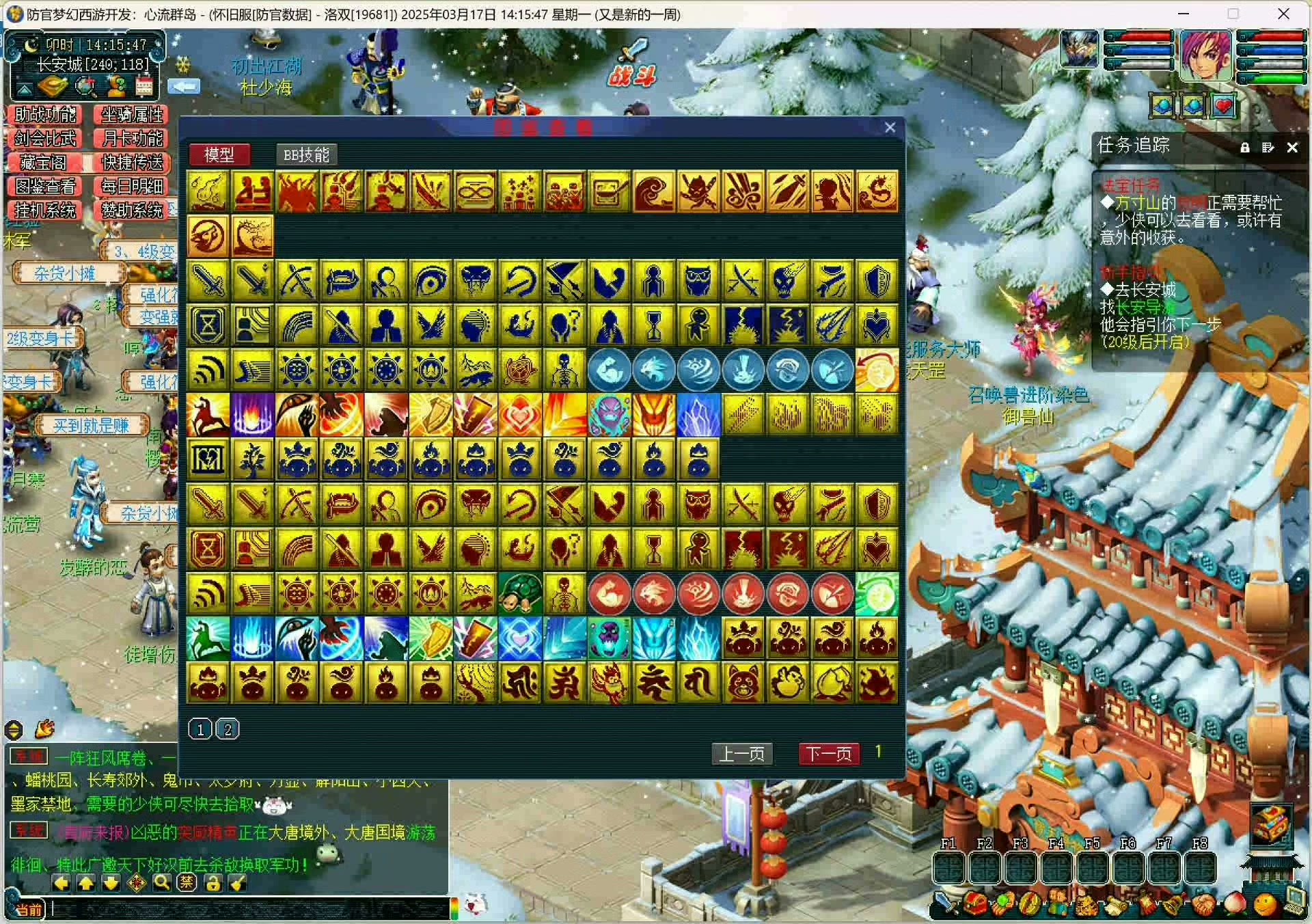Go to next page with 下一页

coord(828,754)
